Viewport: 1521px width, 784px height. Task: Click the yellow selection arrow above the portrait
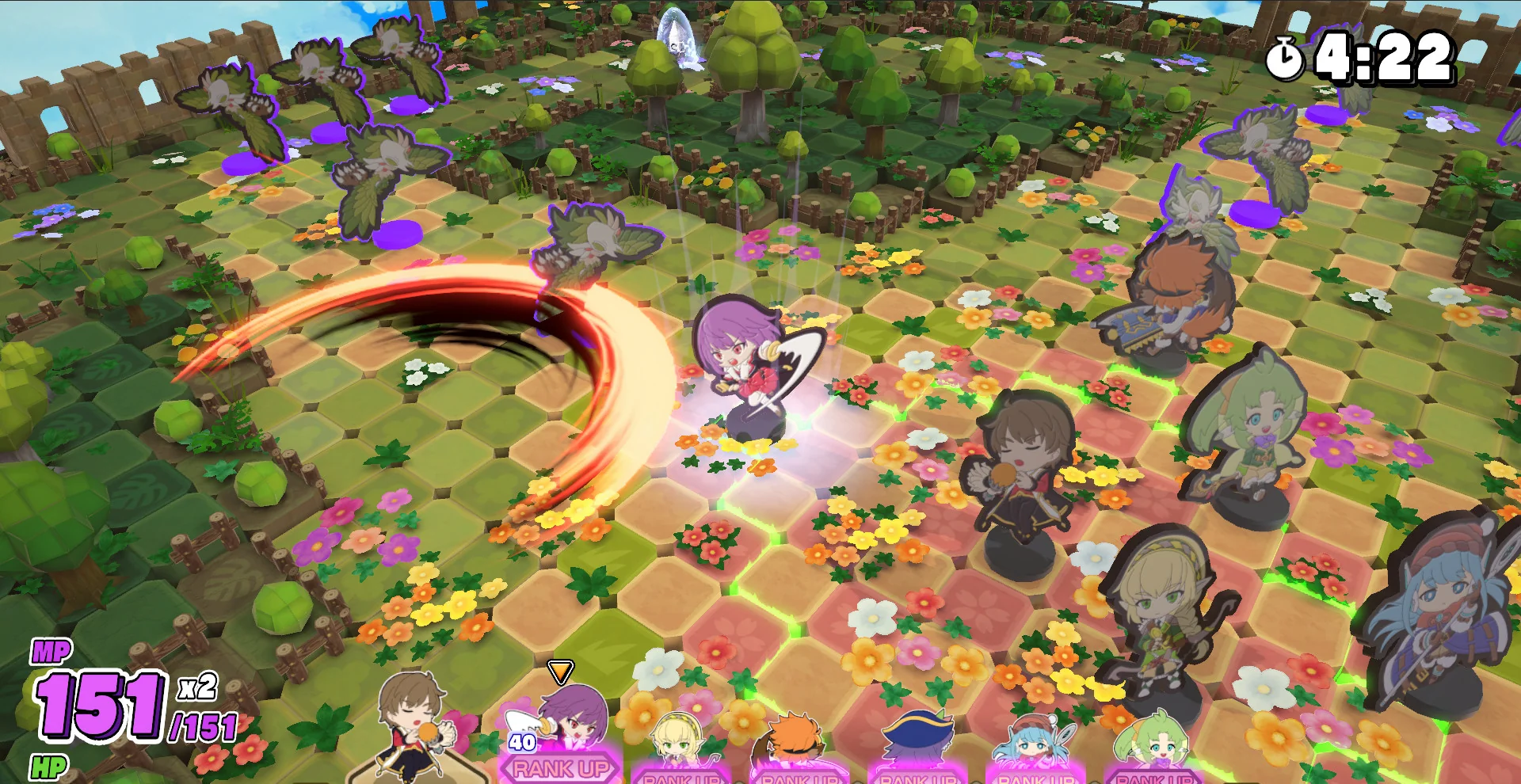(x=562, y=673)
